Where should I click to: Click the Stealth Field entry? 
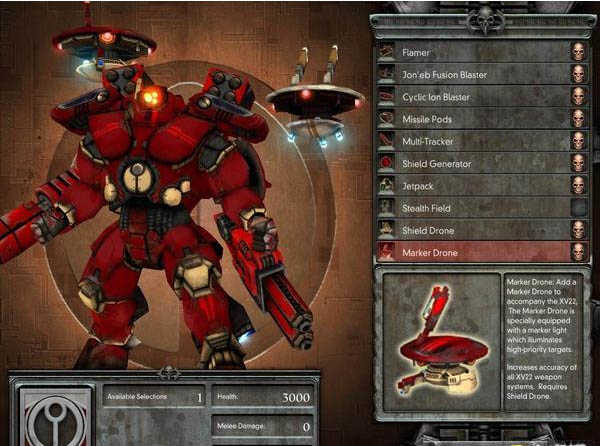point(470,208)
